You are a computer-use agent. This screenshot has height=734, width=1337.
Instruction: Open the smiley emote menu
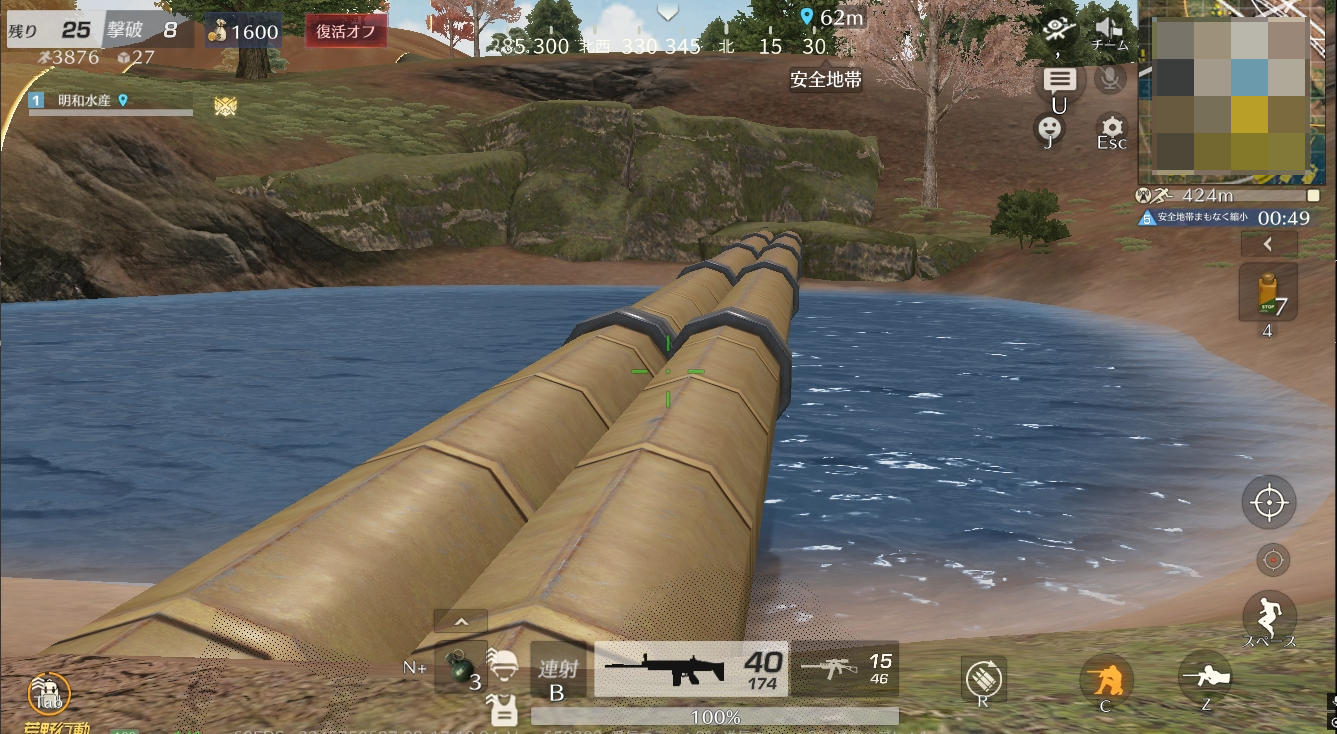click(1048, 127)
